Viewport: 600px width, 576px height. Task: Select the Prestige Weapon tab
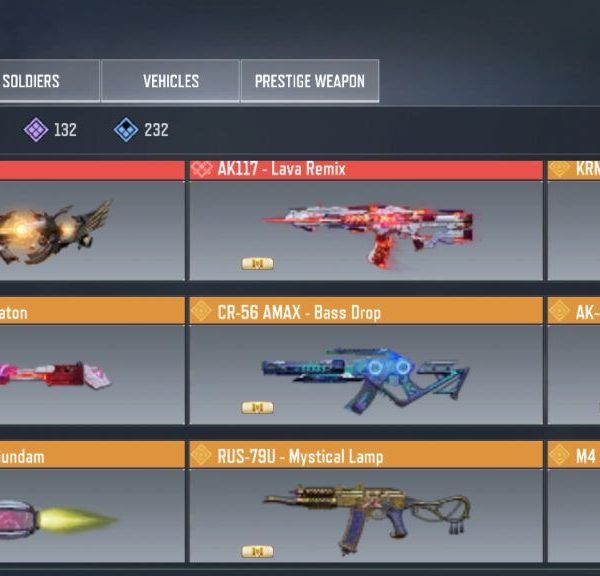[309, 81]
